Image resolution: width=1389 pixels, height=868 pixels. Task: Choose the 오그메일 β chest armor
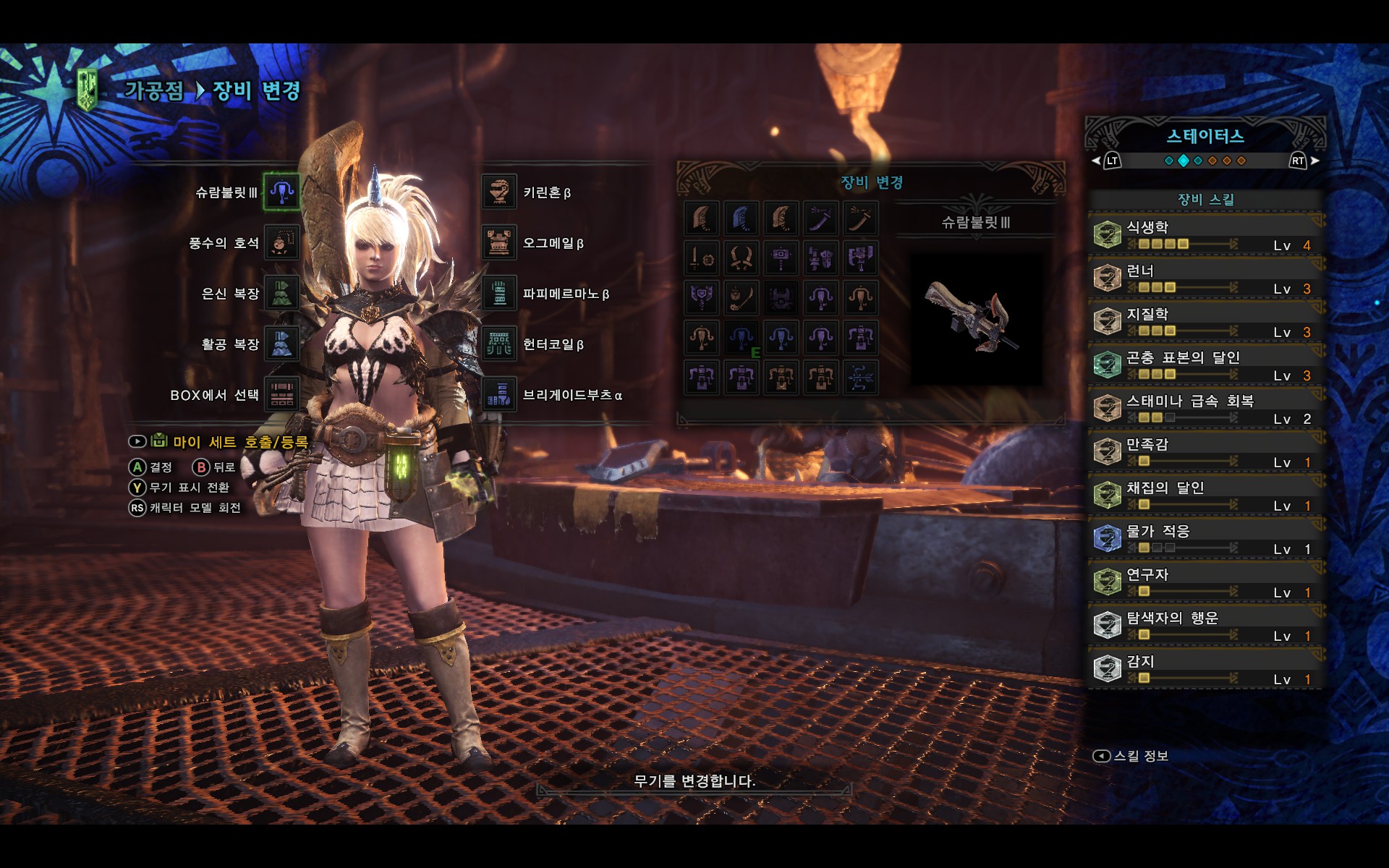499,243
